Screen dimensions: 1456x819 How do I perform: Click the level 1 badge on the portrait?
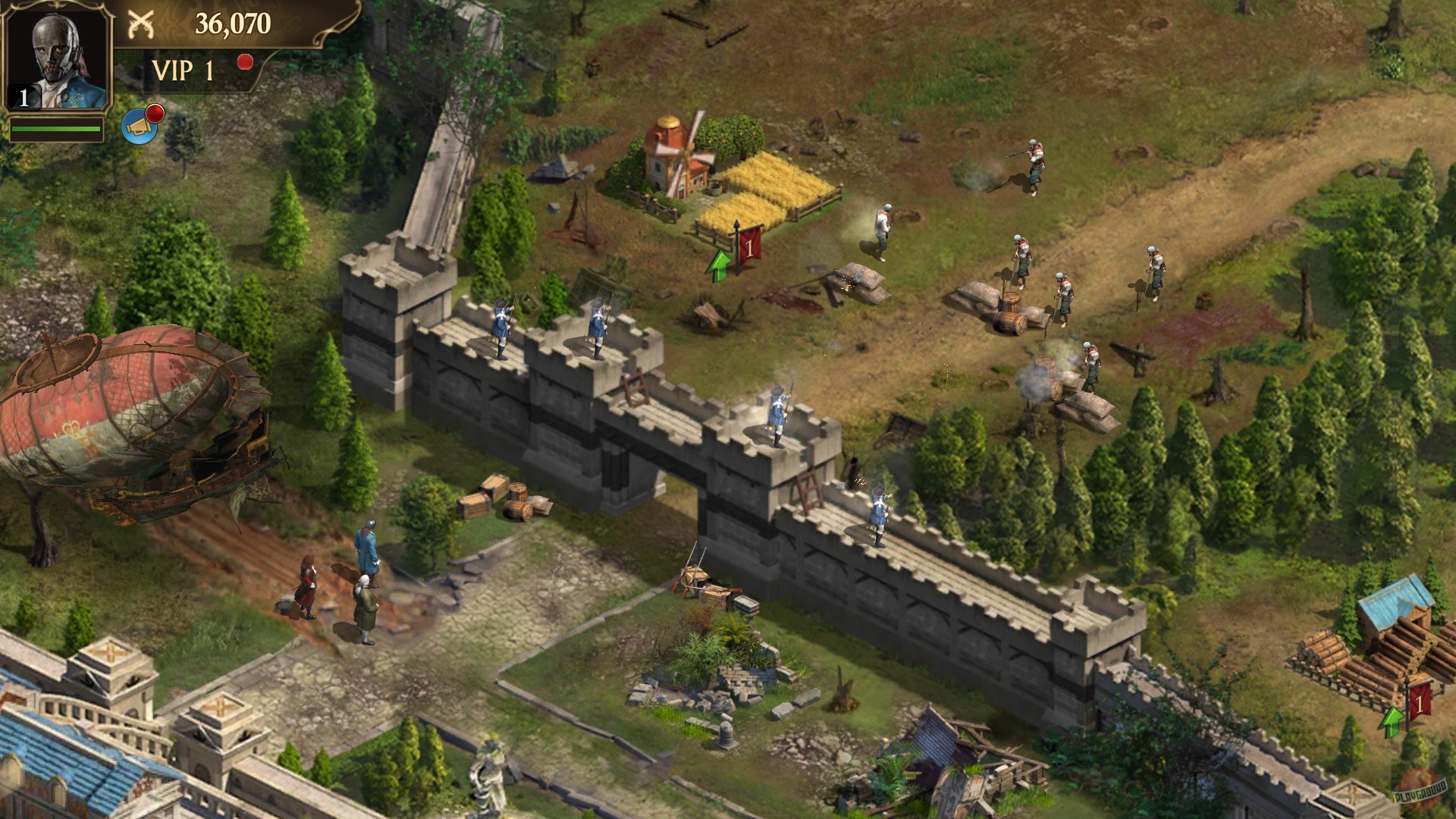(x=23, y=96)
